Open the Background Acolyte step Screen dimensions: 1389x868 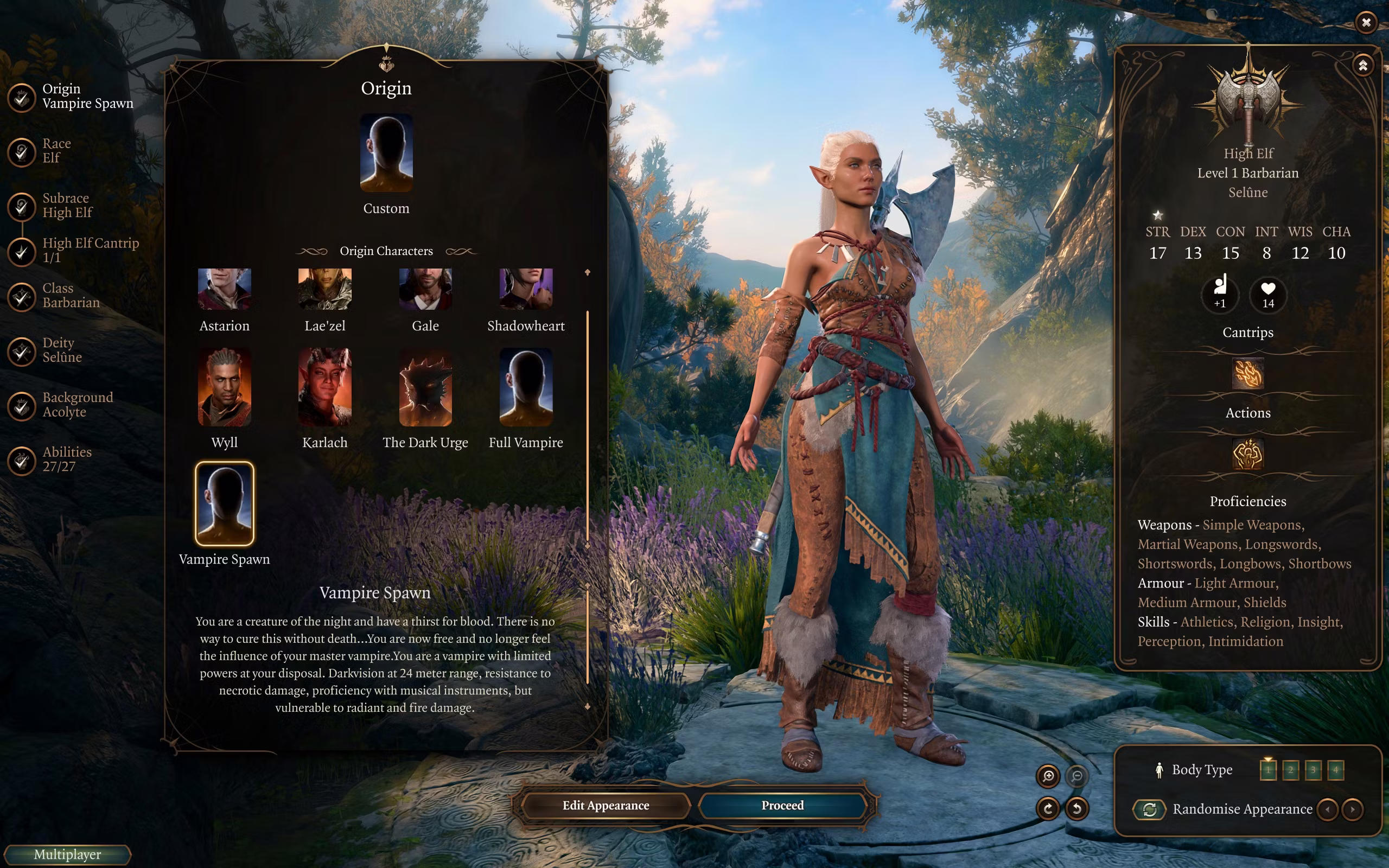point(78,405)
